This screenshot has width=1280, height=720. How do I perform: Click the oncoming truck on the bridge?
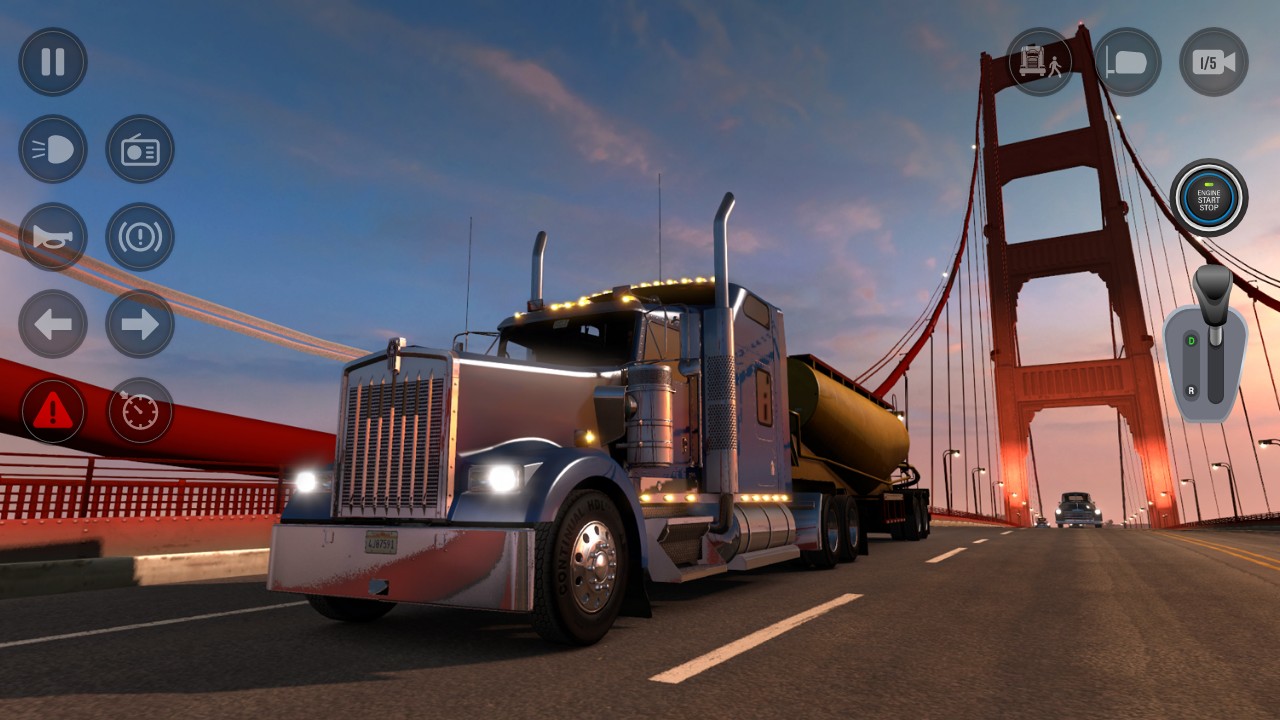point(1076,510)
